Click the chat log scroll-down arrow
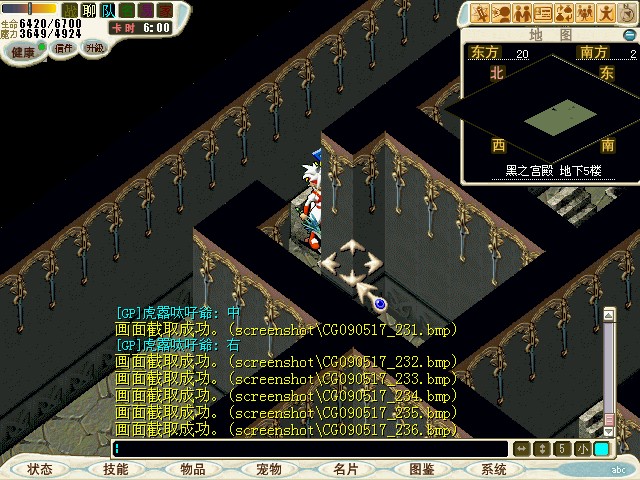This screenshot has width=640, height=480. (x=608, y=430)
